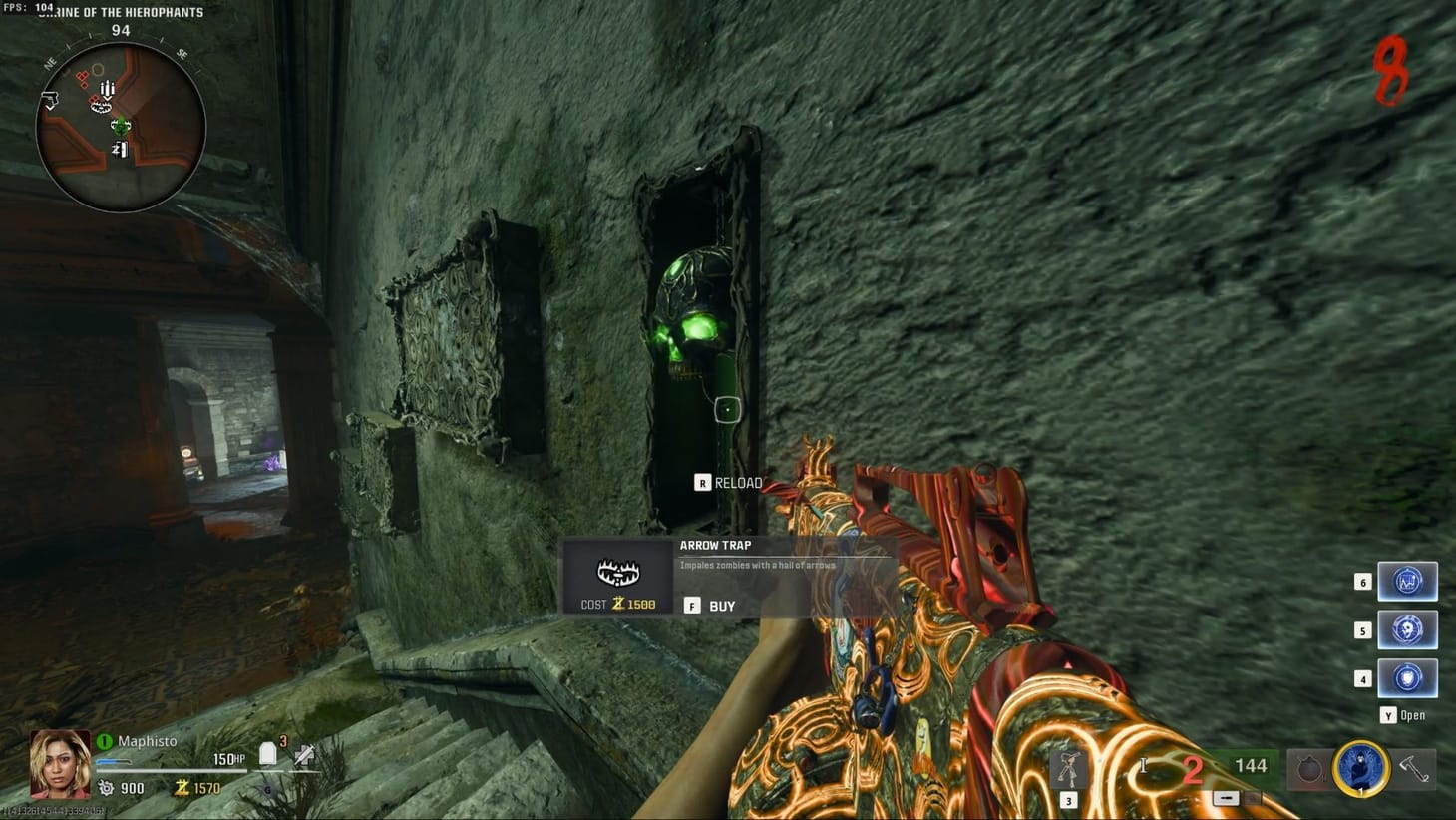Buy the Arrow Trap for 1500
Screen dimensions: 1456x820
point(710,605)
